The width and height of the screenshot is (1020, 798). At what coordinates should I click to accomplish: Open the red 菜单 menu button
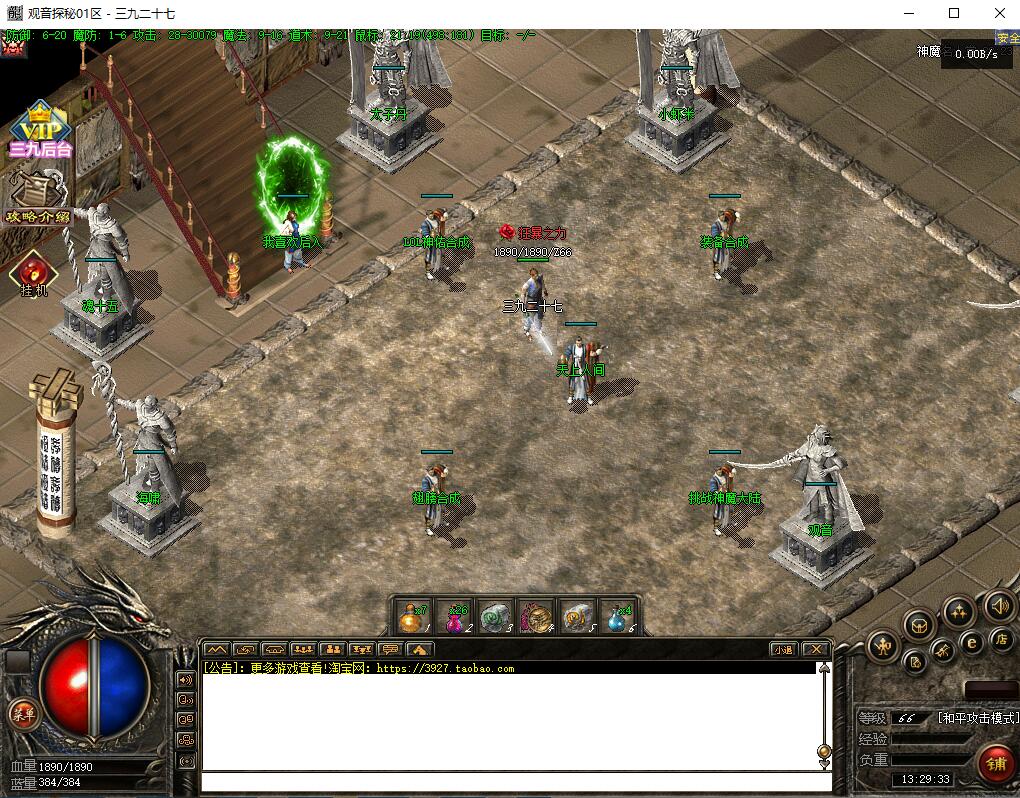(22, 713)
